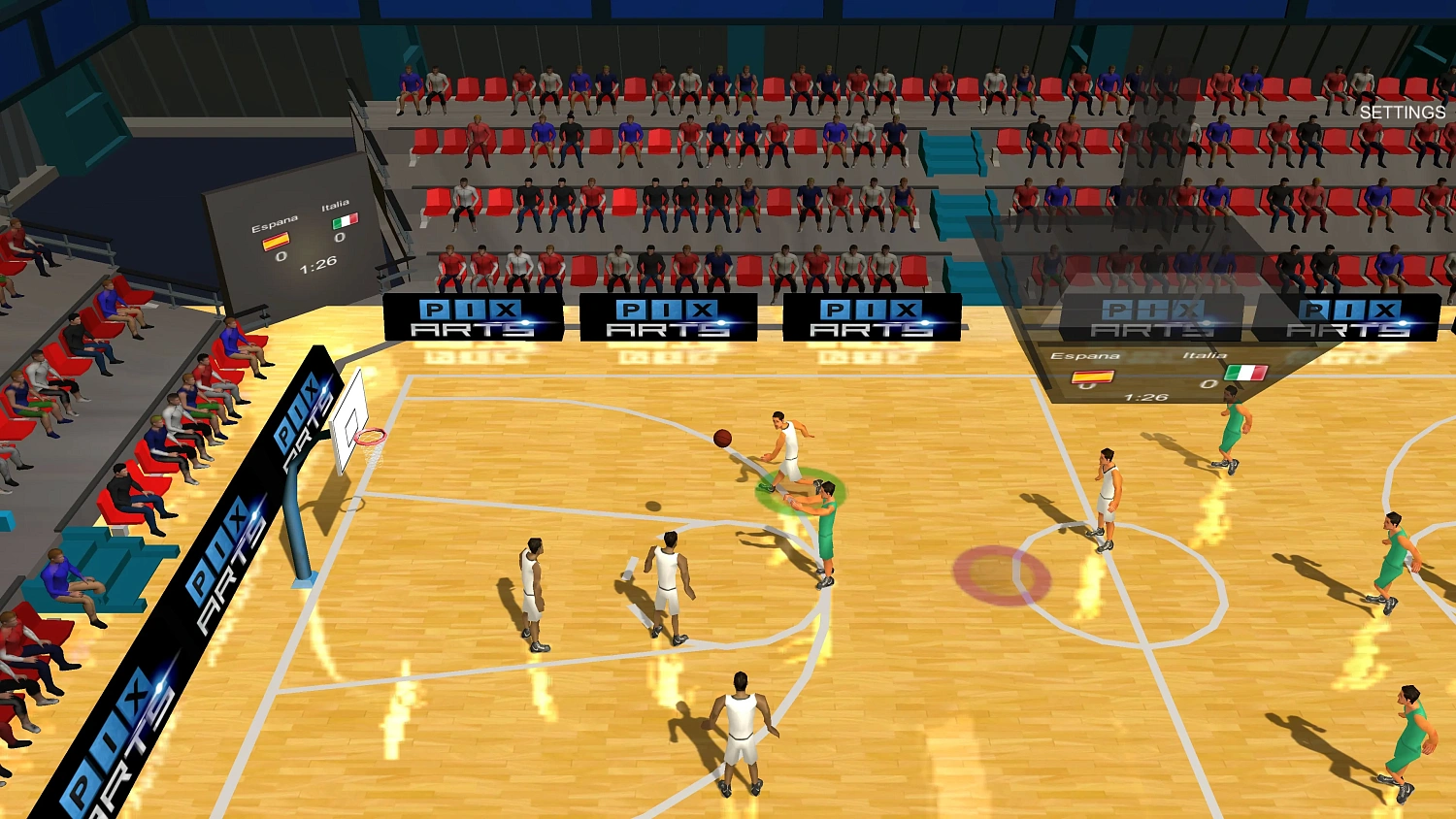Click the Italy flag on the wall scoreboard
Viewport: 1456px width, 819px height.
coord(346,220)
